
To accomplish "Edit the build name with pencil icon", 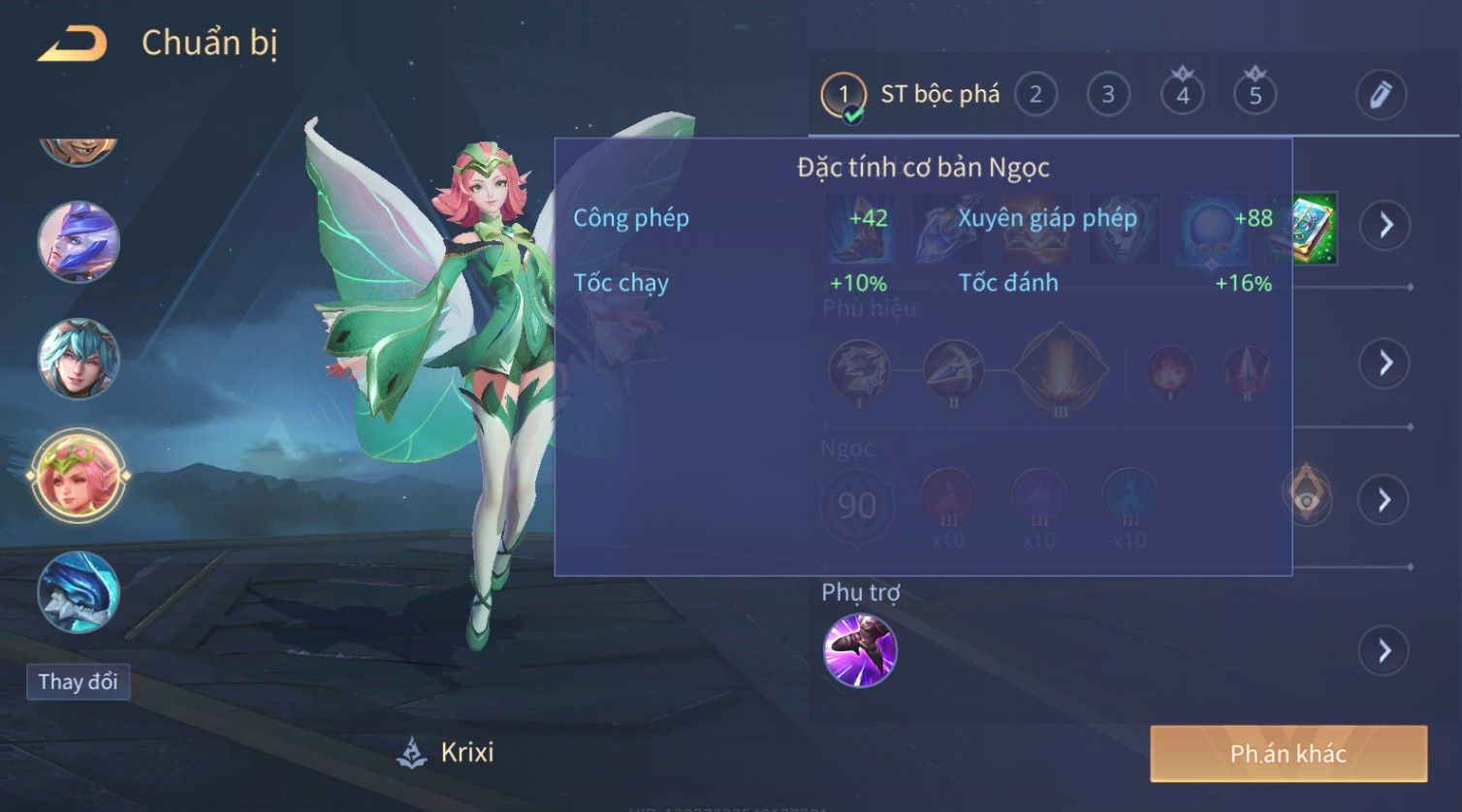I will (x=1381, y=95).
